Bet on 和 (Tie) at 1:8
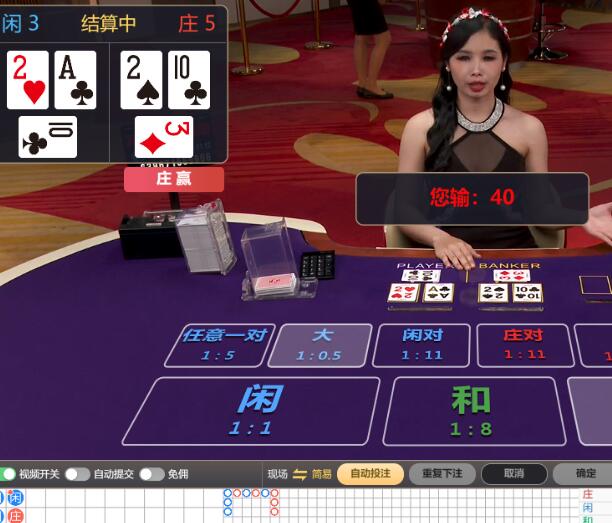Screen dimensions: 612x523 tap(470, 410)
